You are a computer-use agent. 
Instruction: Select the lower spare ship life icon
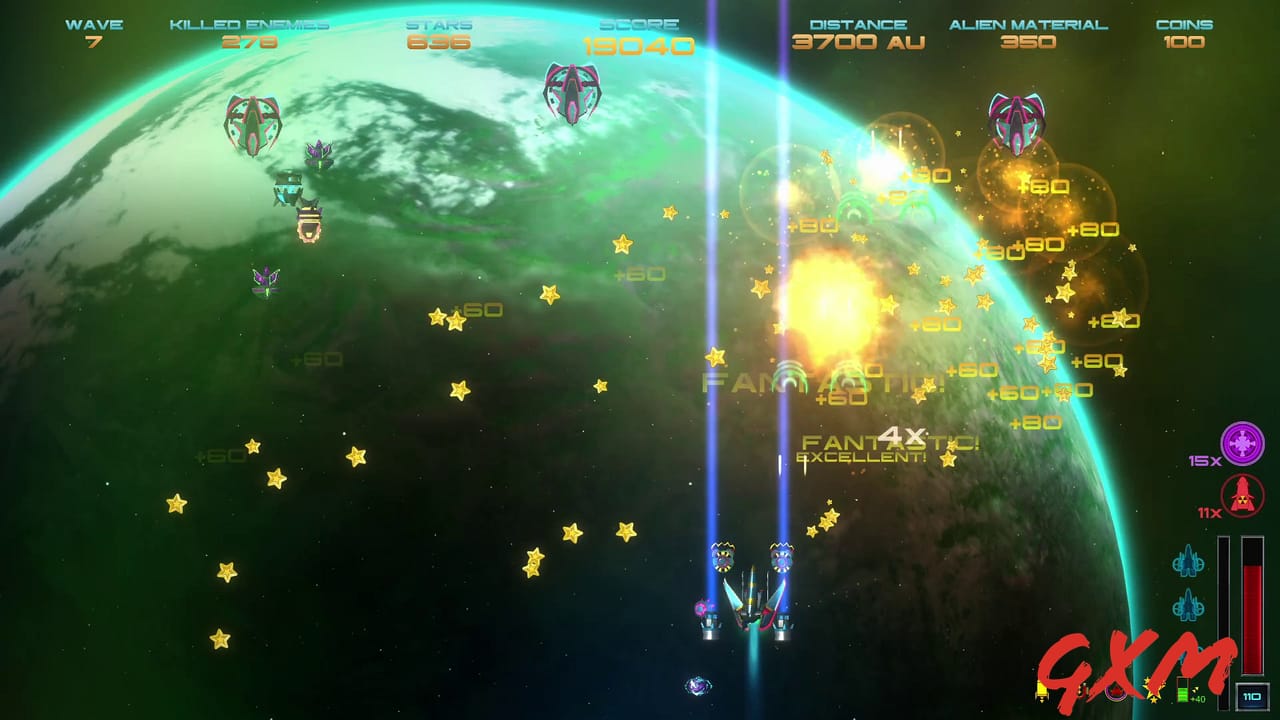pos(1189,605)
